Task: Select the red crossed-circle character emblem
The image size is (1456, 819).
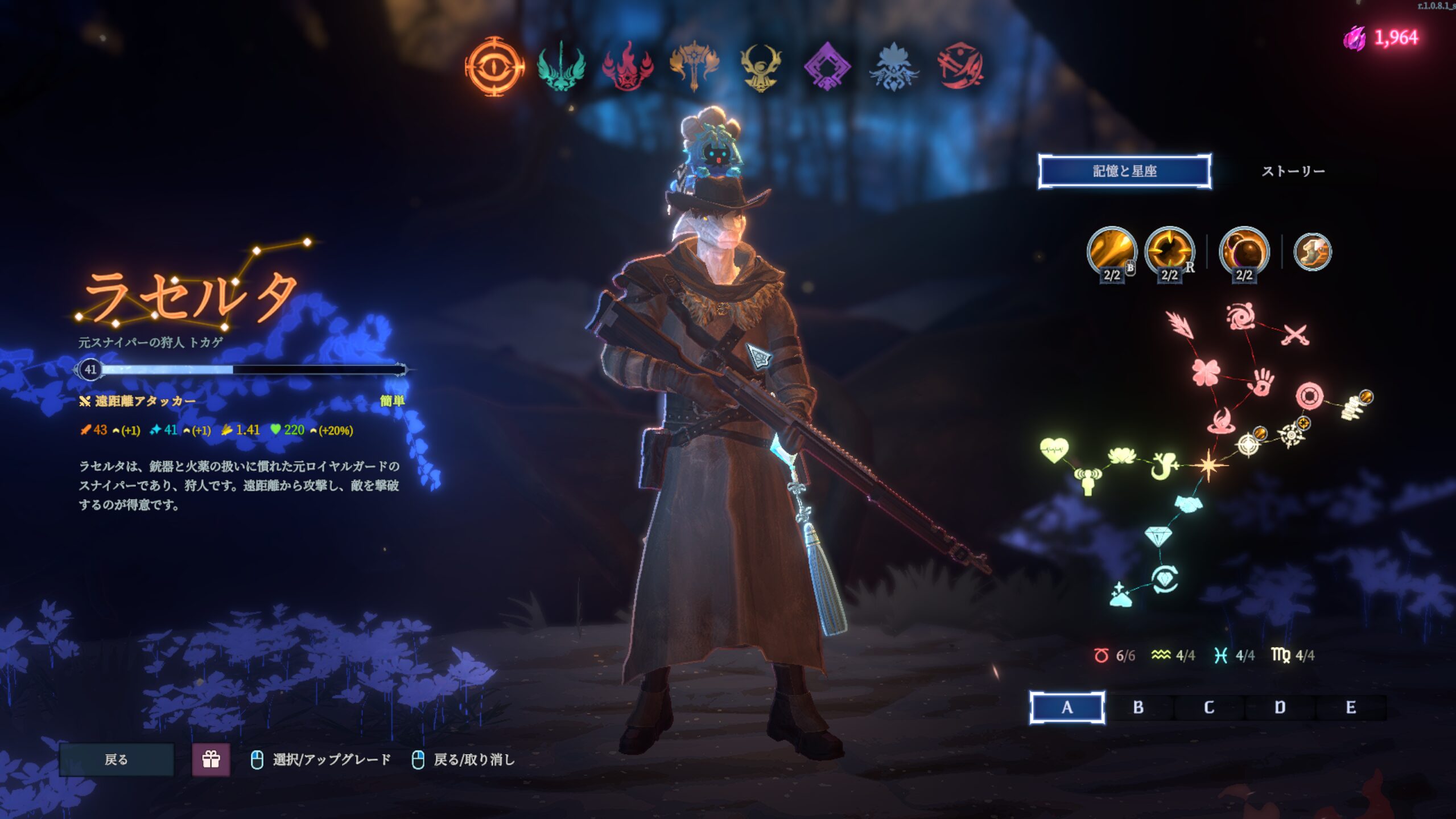Action: [960, 67]
